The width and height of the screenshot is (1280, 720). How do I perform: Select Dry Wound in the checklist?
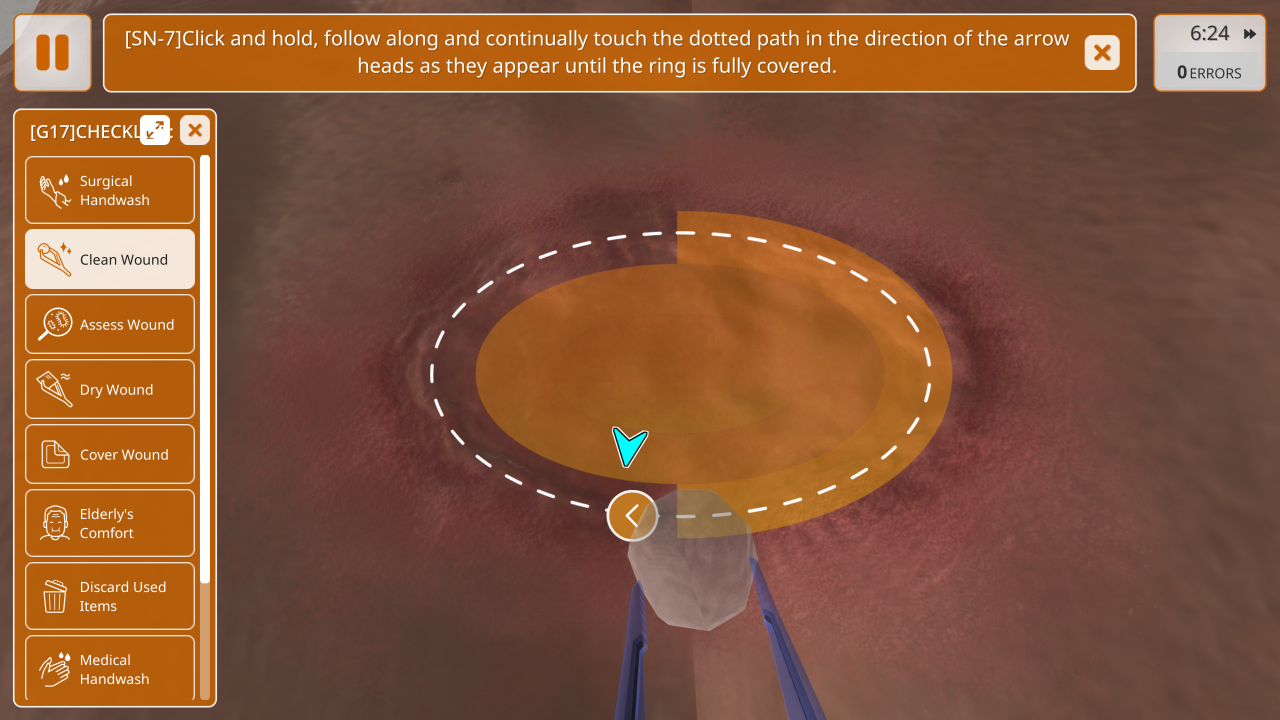pyautogui.click(x=110, y=389)
